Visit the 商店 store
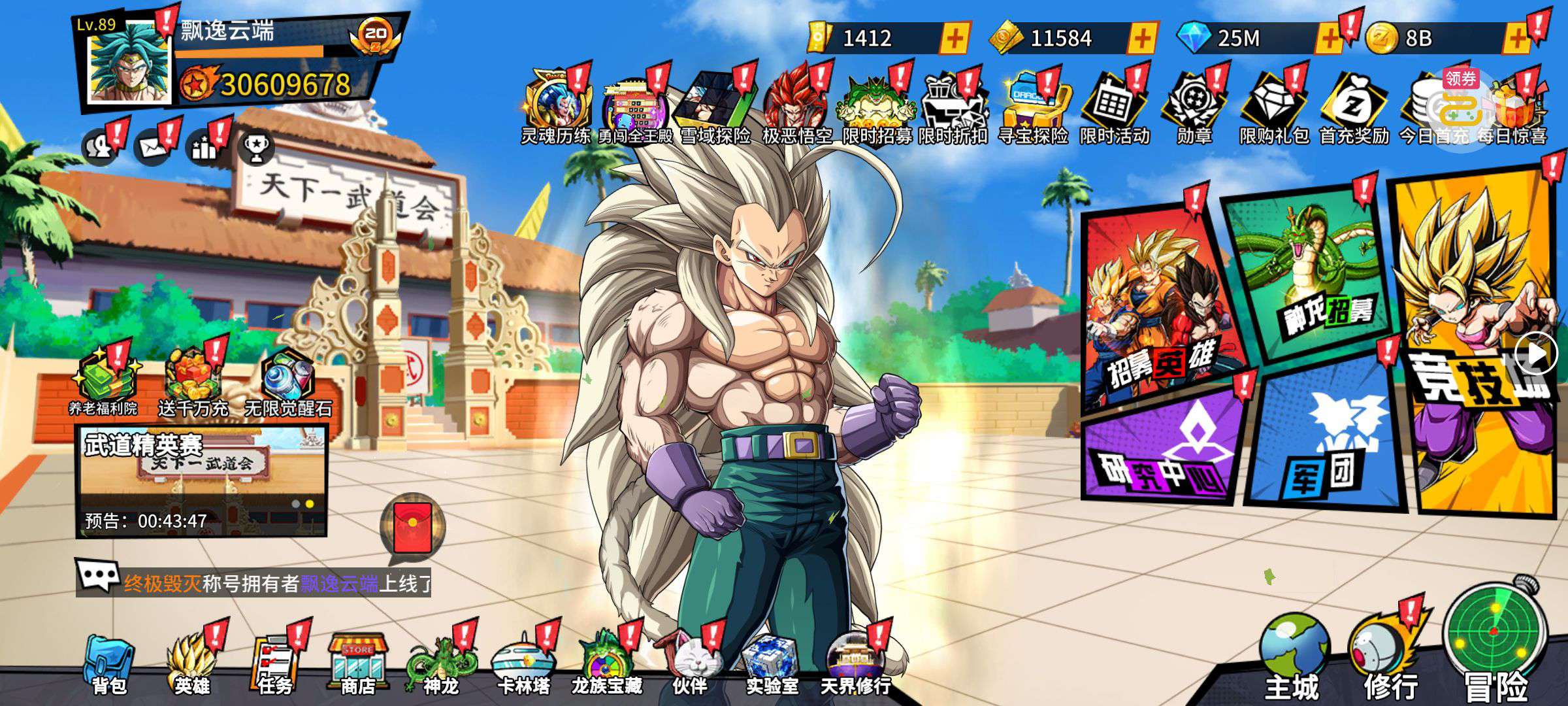 pyautogui.click(x=358, y=664)
